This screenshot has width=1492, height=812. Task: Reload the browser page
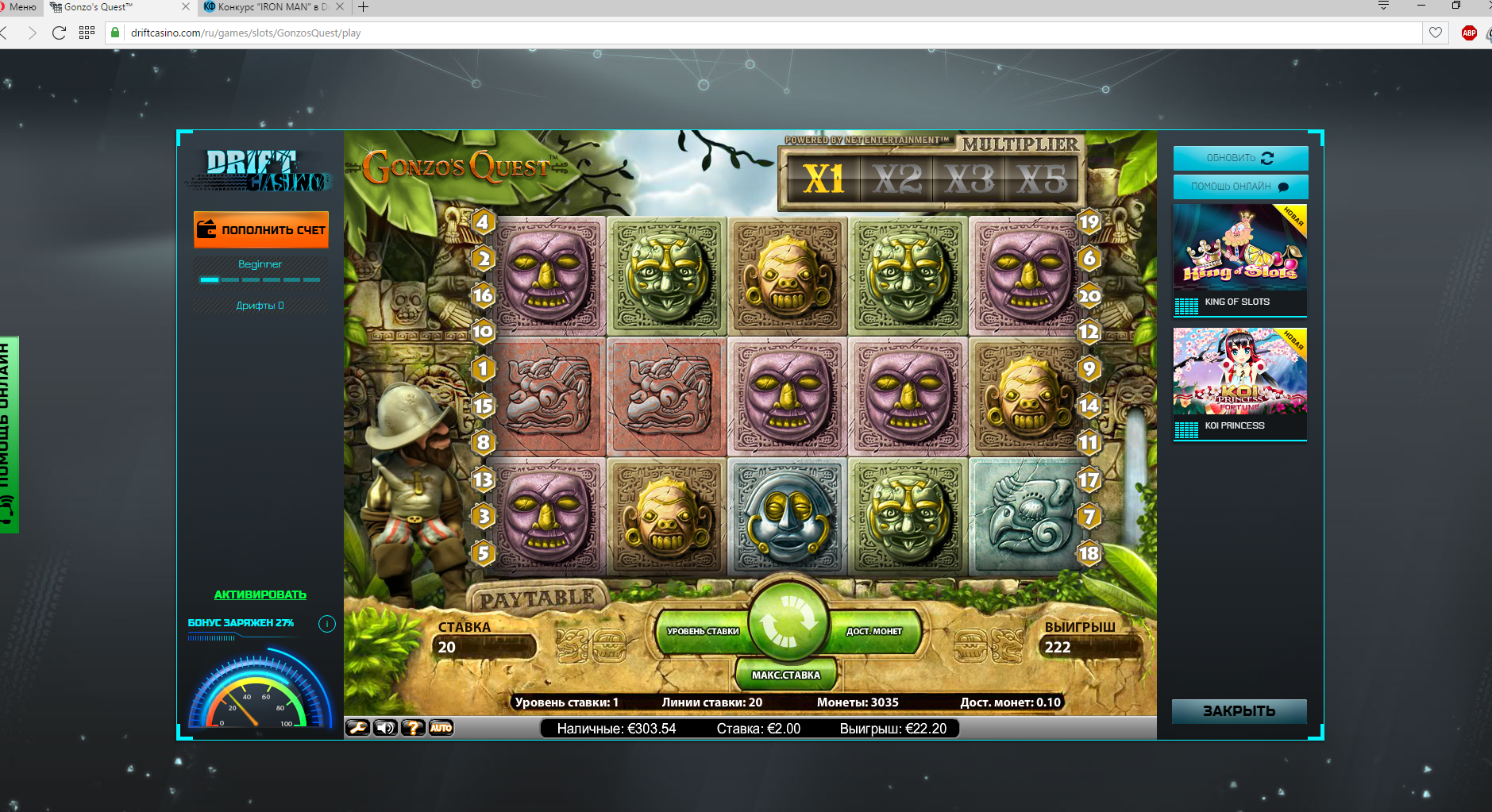coord(59,33)
